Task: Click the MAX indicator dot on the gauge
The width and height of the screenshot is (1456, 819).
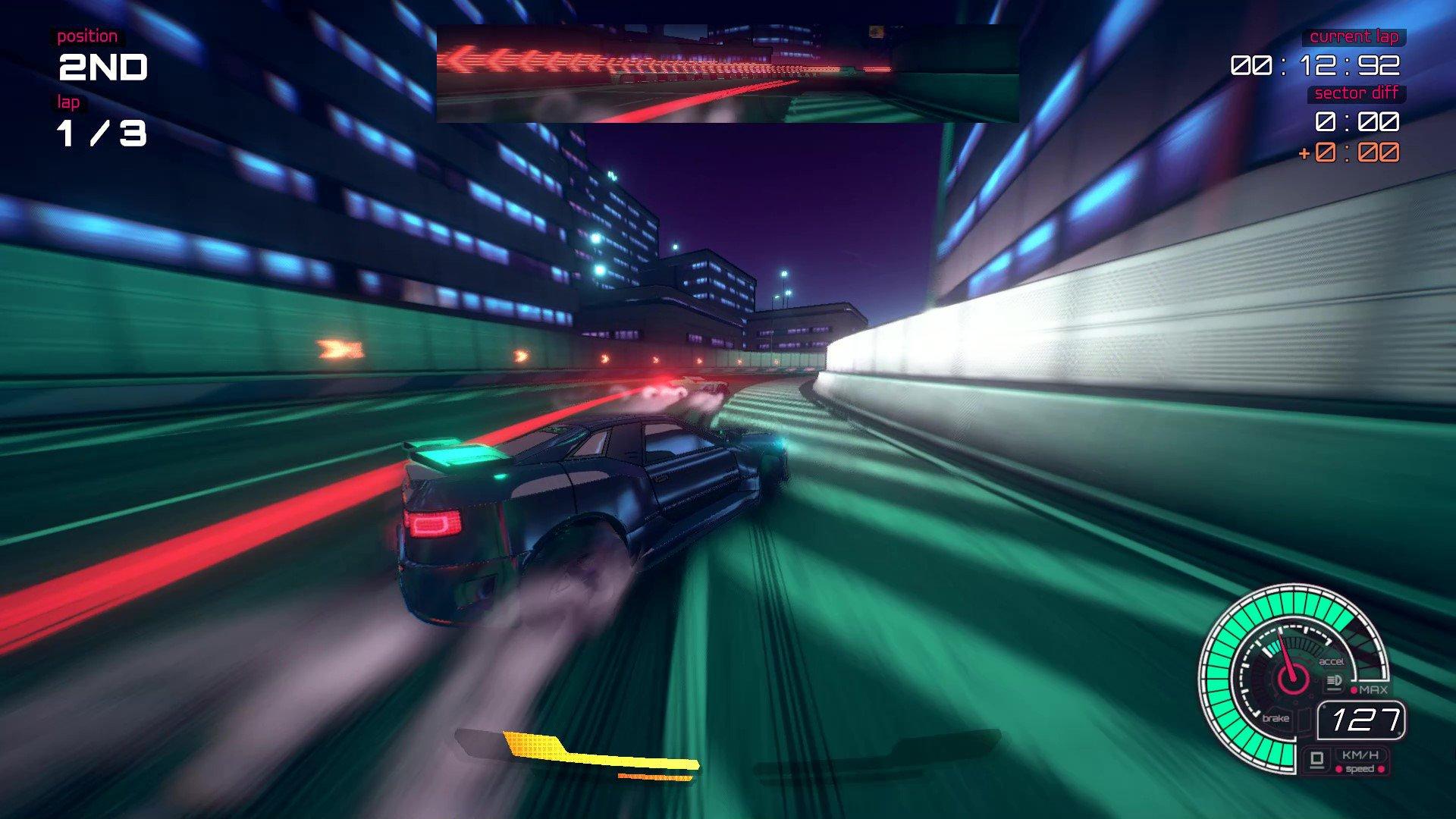Action: click(x=1354, y=689)
